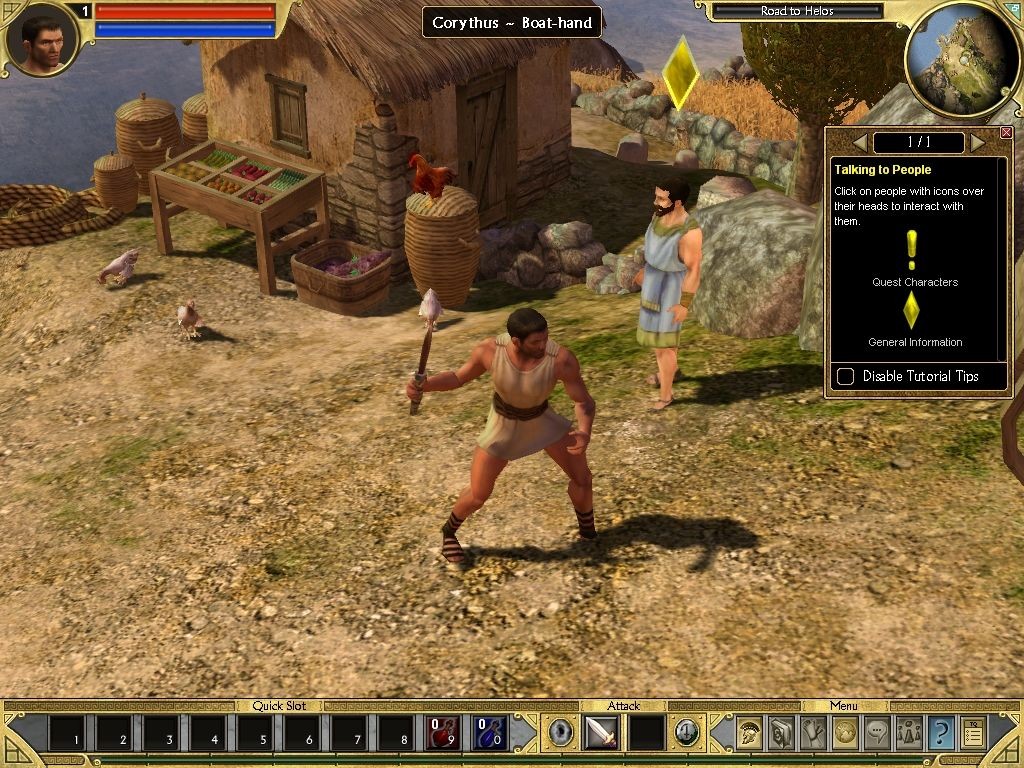This screenshot has height=768, width=1024.
Task: Open the skill tree branch icon
Action: 813,733
